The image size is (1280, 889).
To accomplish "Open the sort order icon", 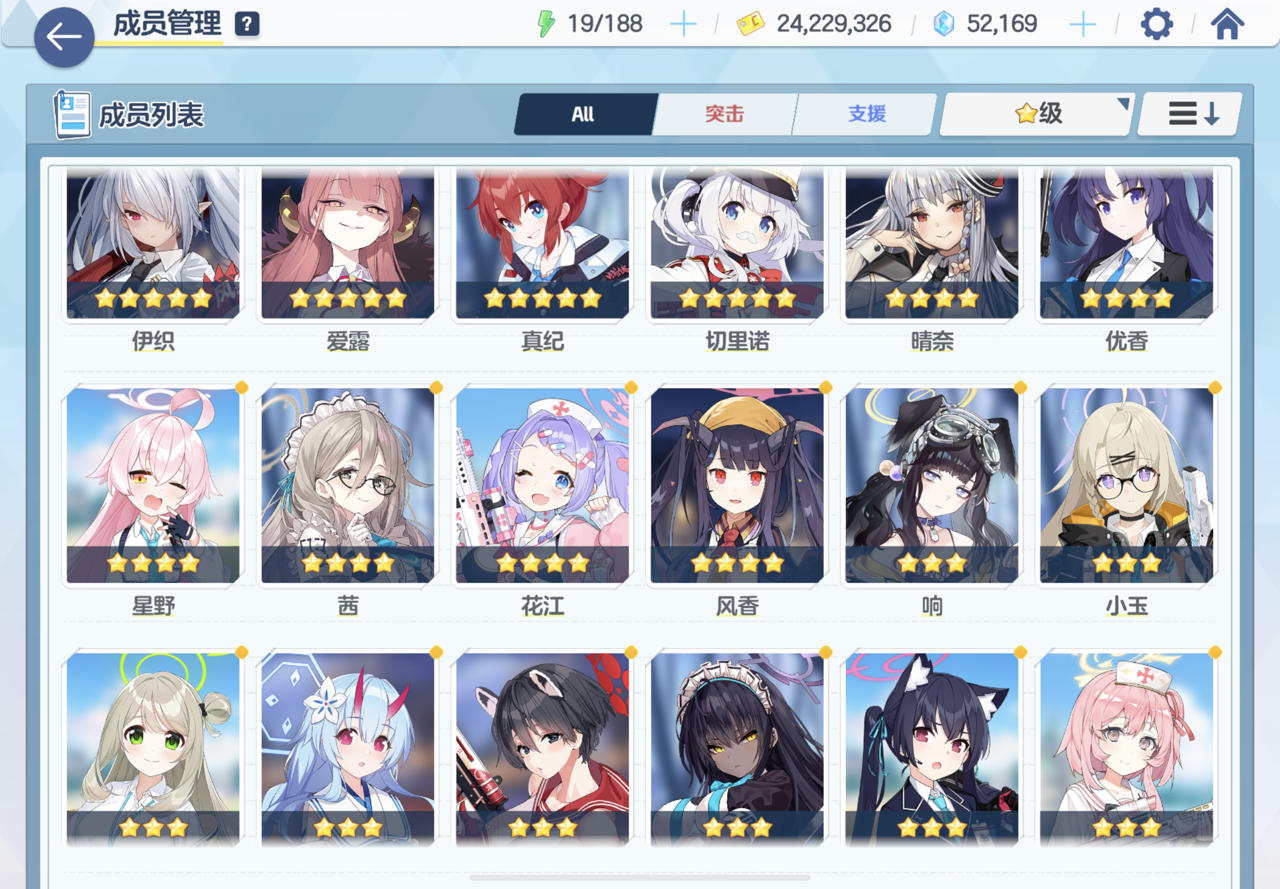I will 1190,114.
